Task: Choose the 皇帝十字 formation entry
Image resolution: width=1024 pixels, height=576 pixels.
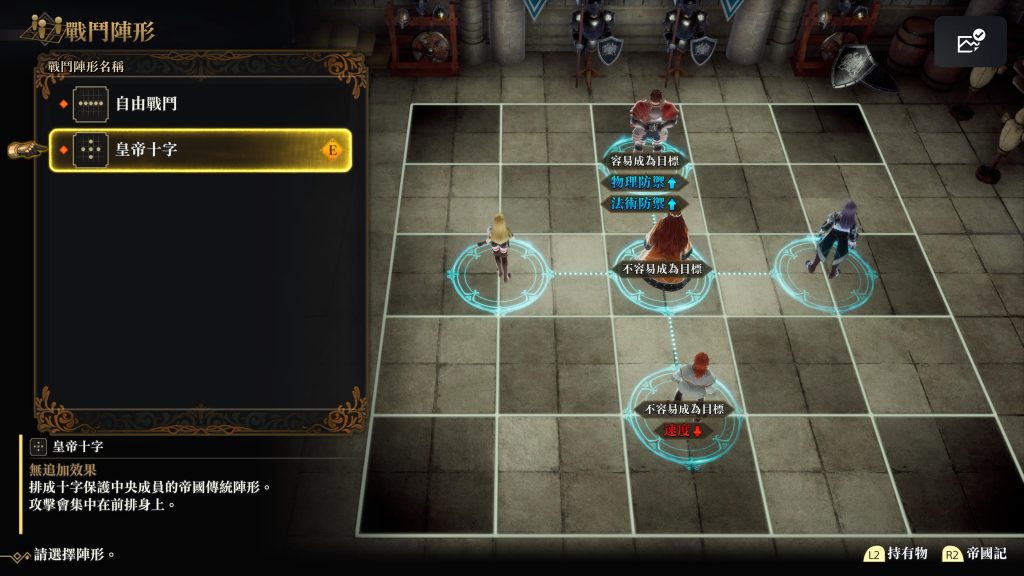Action: point(200,150)
